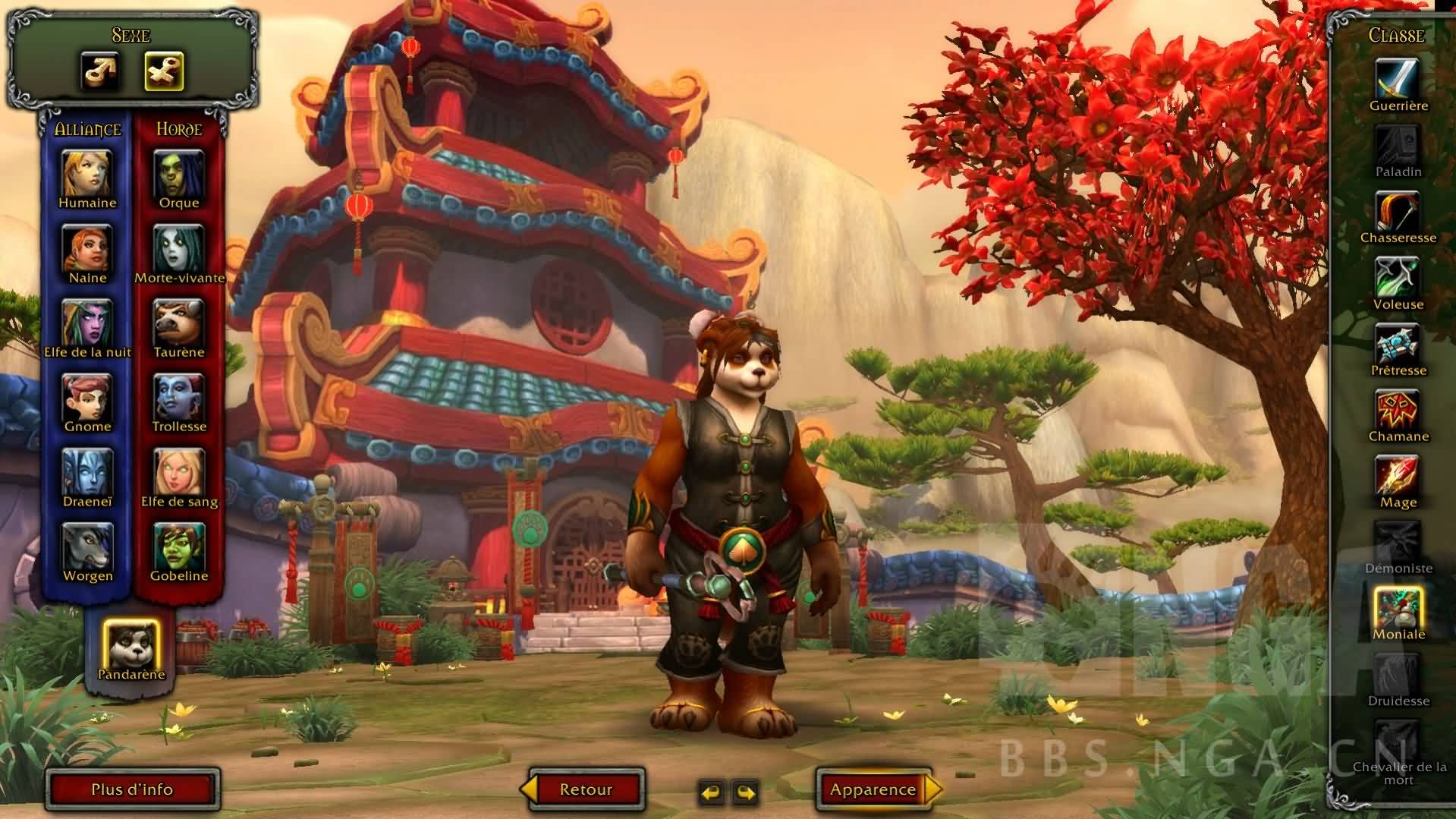
Task: Select the Guerrière class
Action: [1398, 78]
